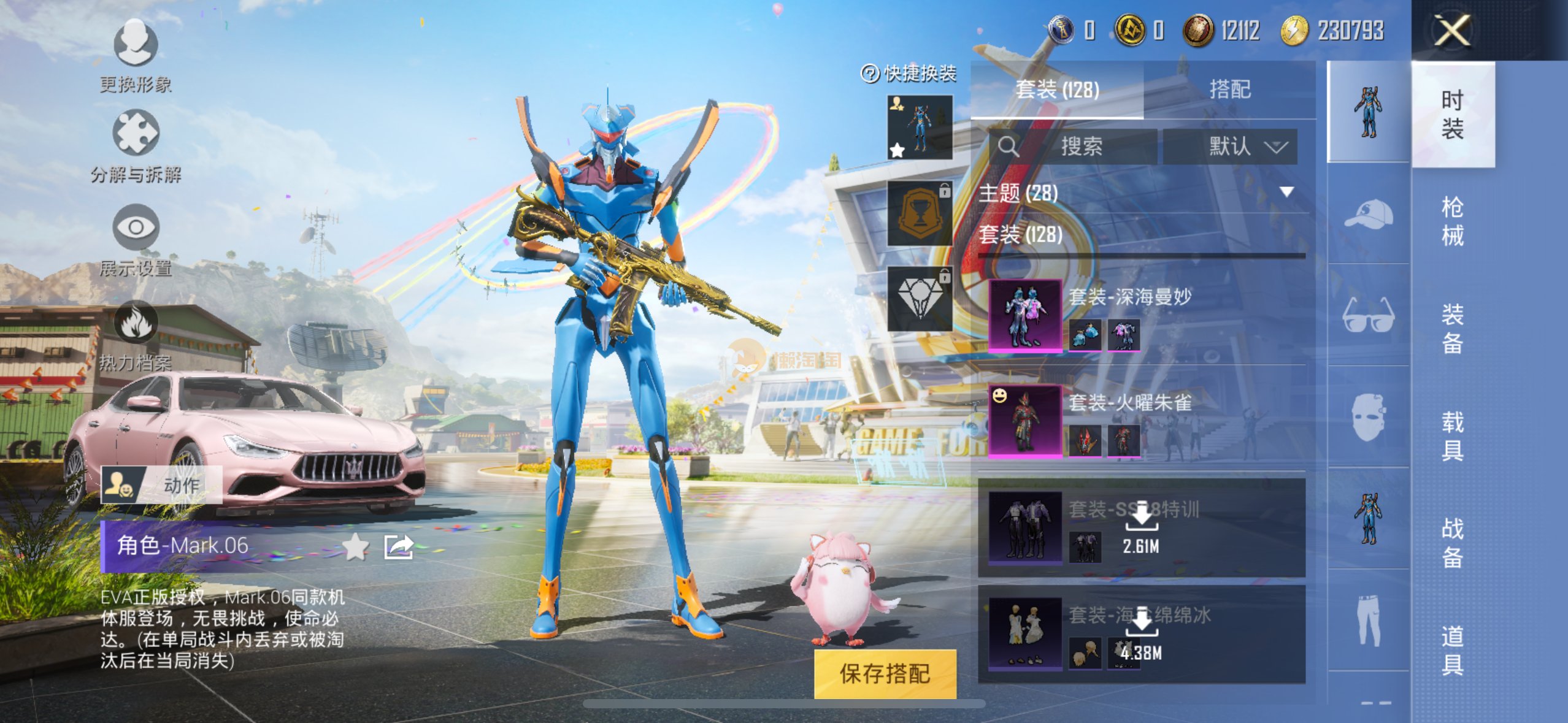Favorite Mark.06 with the star icon

(x=355, y=546)
